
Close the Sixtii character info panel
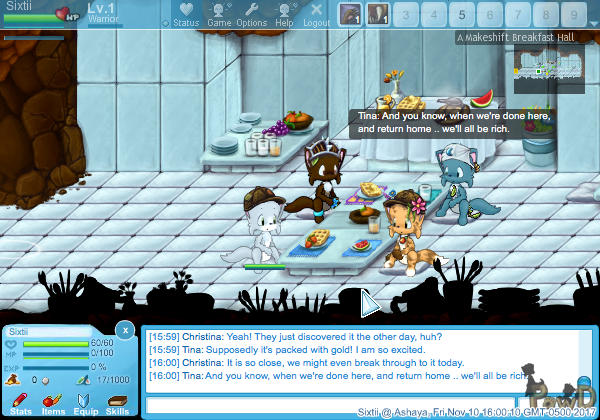pos(124,329)
